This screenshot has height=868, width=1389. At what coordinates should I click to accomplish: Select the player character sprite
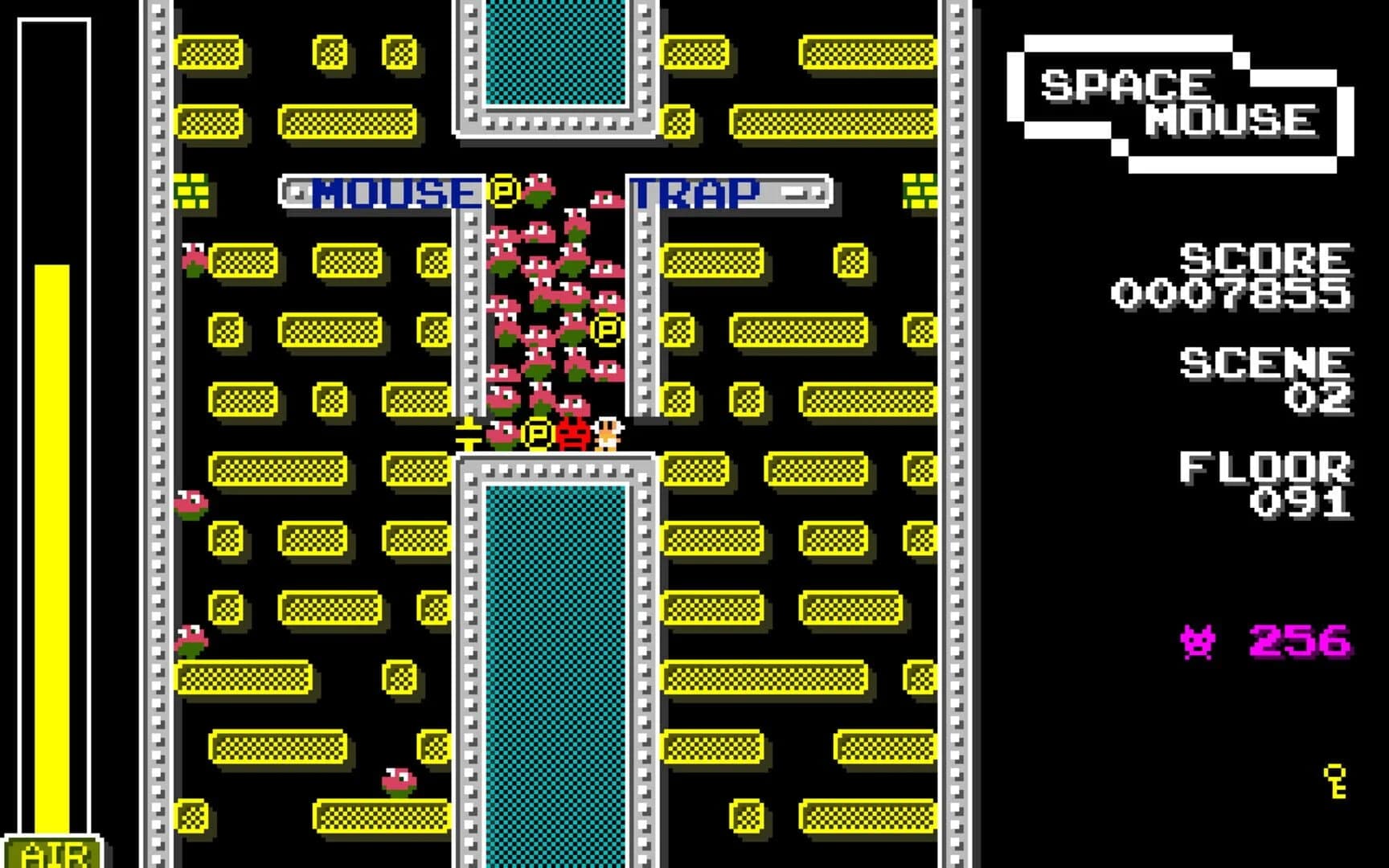point(608,434)
